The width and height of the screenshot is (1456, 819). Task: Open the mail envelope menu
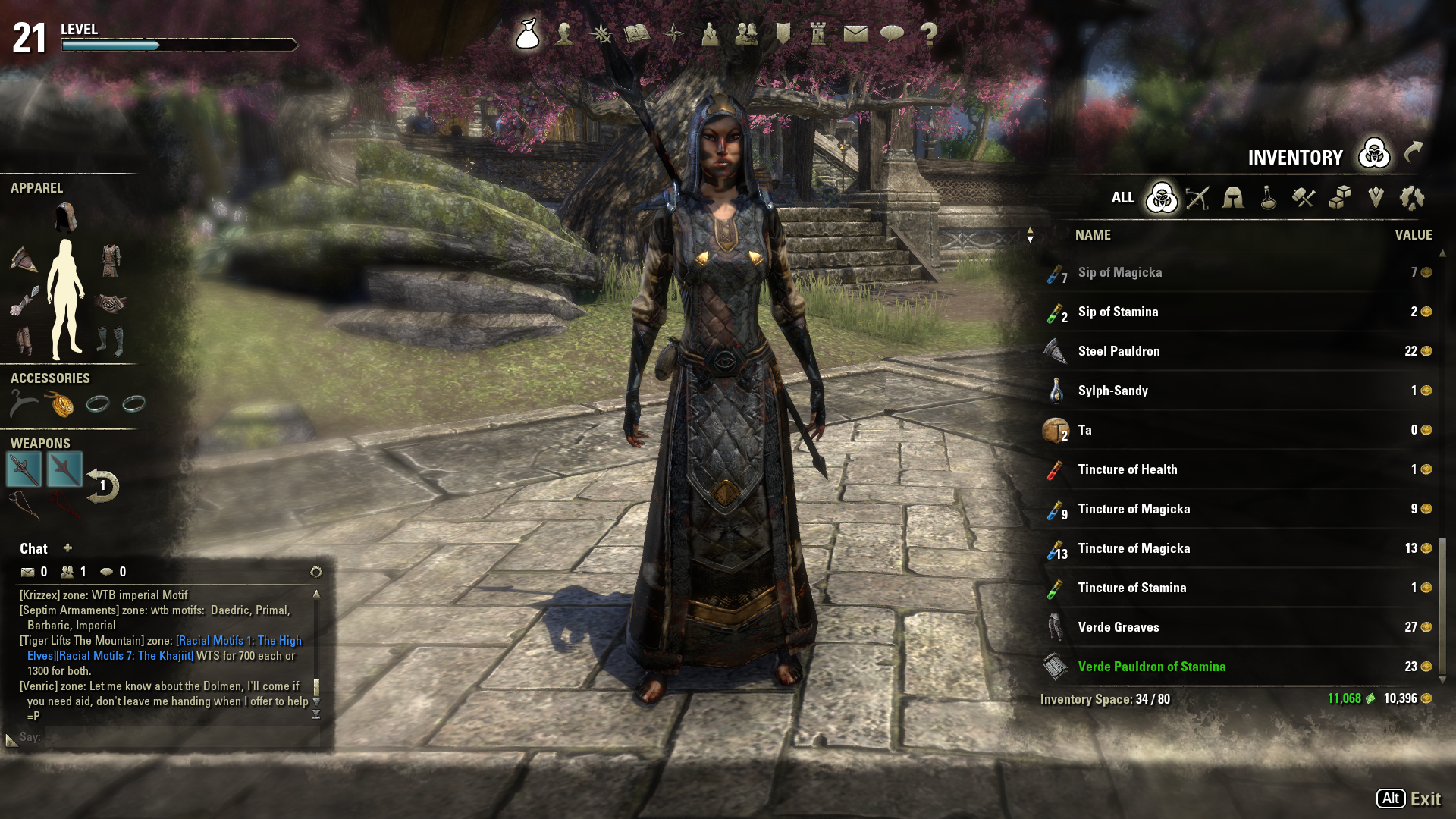coord(855,34)
